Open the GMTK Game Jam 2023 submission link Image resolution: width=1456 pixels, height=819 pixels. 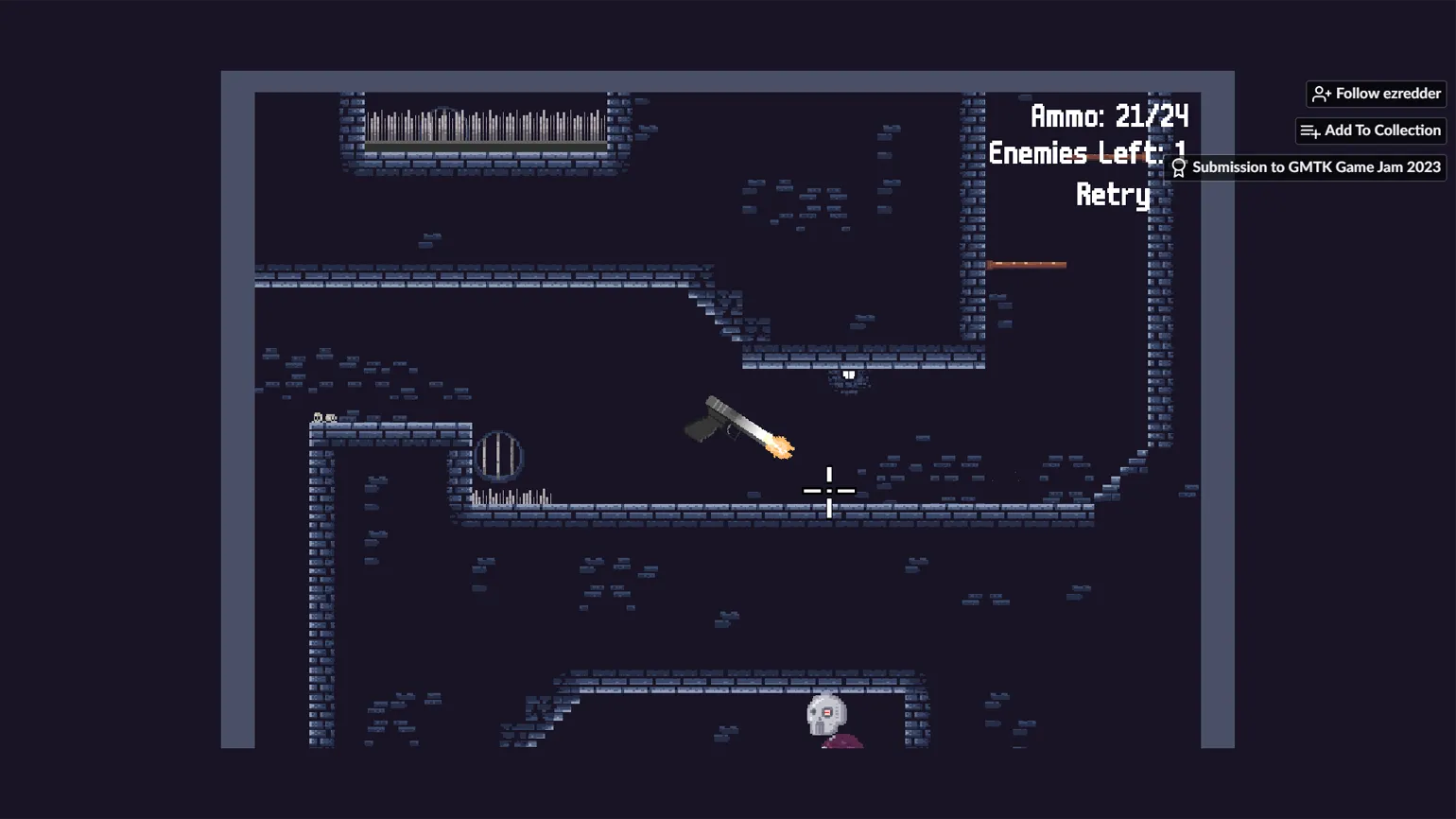[1307, 167]
